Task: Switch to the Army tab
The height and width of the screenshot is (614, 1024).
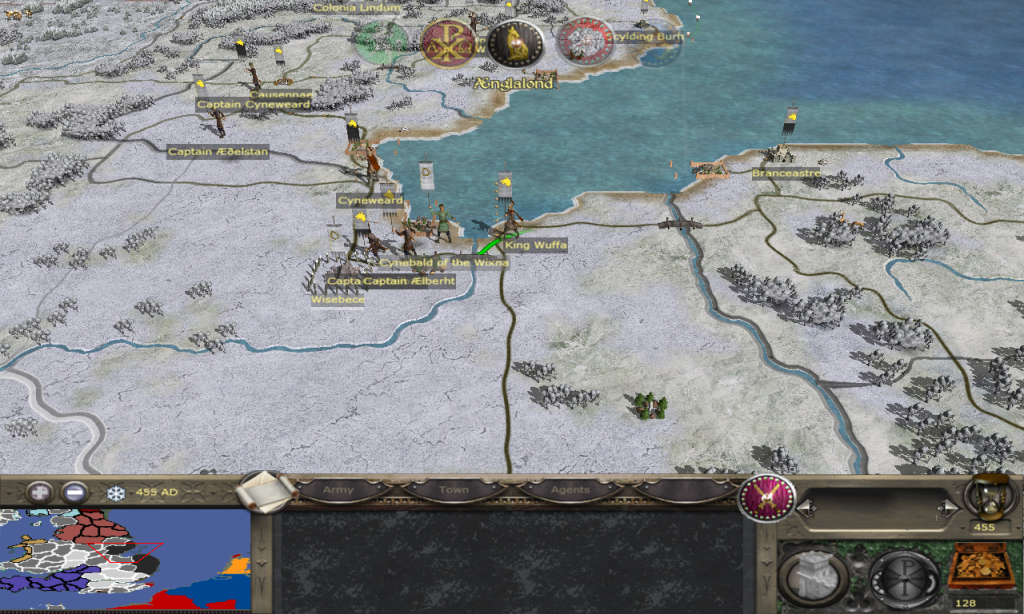Action: point(338,490)
